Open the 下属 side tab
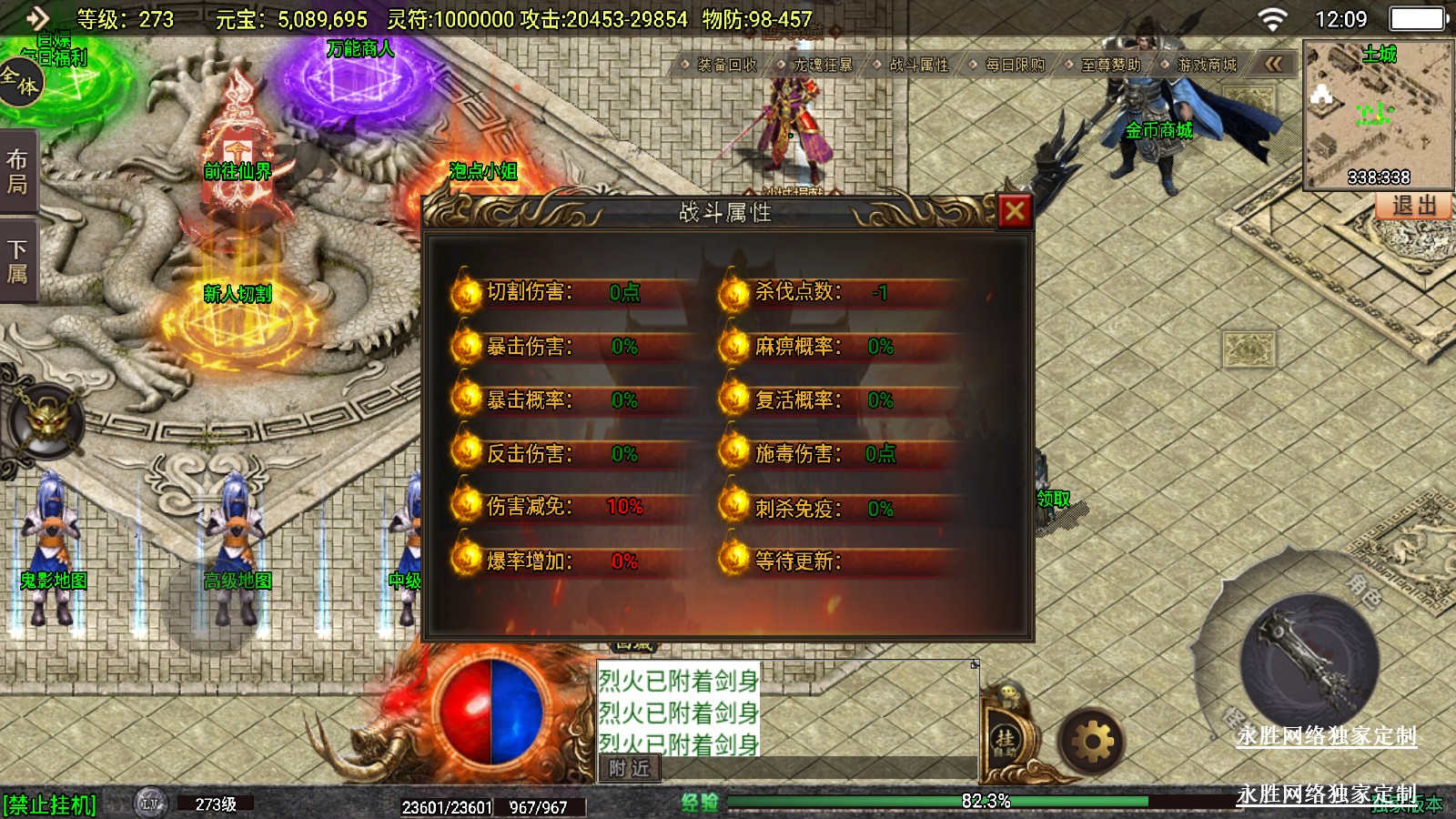Image resolution: width=1456 pixels, height=819 pixels. (x=17, y=261)
